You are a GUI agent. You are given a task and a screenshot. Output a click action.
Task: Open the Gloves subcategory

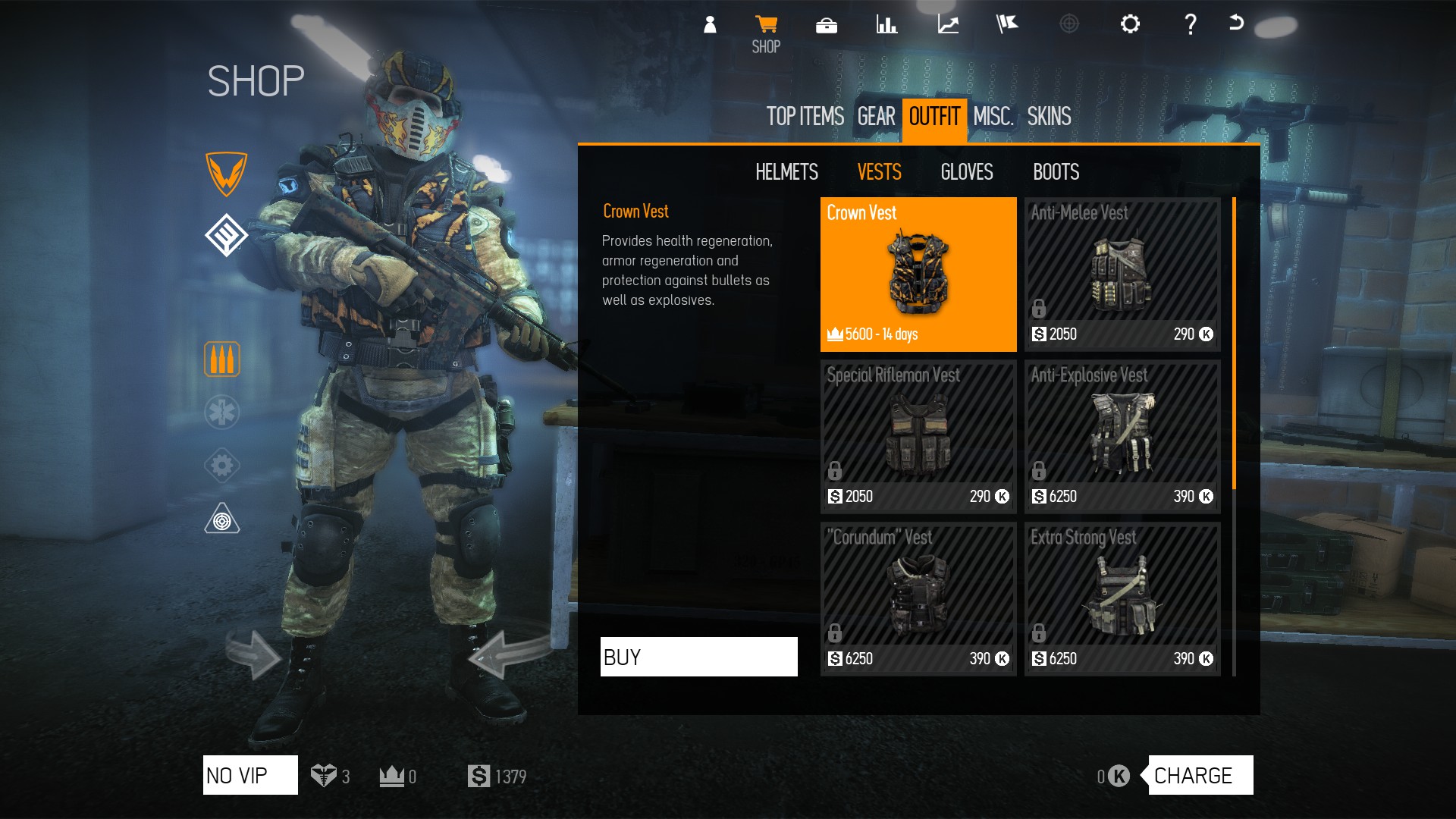tap(966, 172)
